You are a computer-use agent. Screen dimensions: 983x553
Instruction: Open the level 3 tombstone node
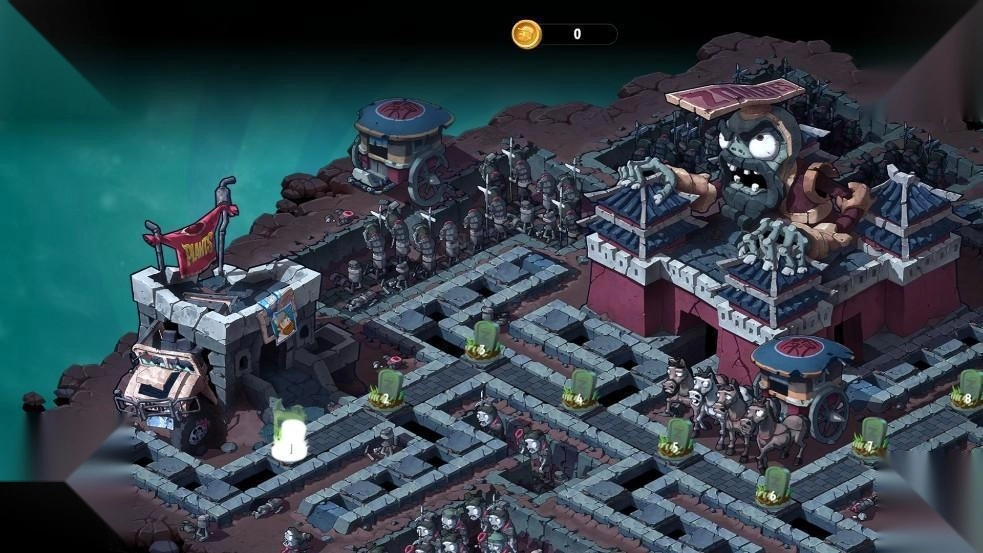tap(484, 342)
